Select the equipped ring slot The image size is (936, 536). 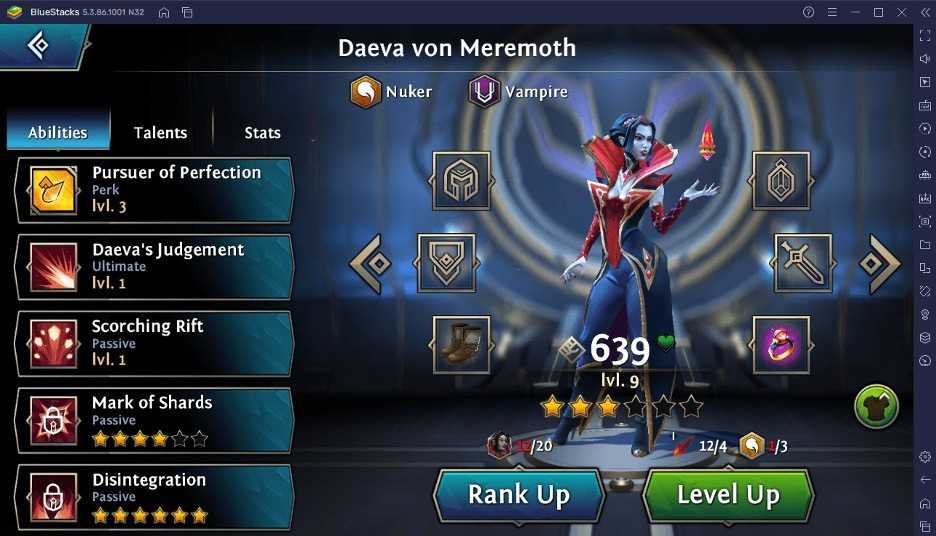coord(782,344)
